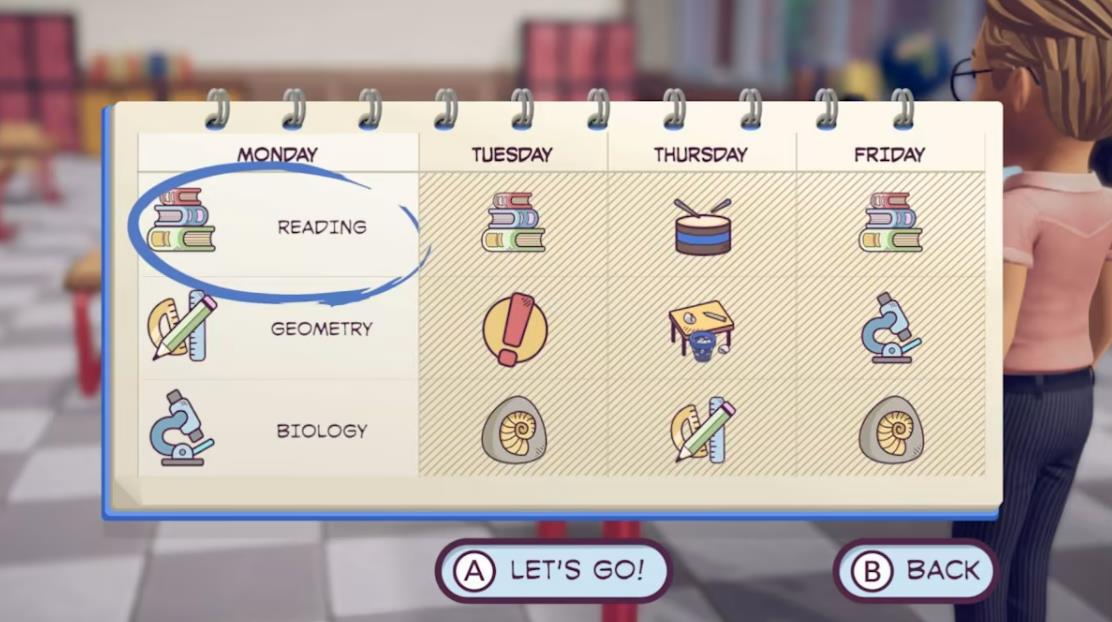The width and height of the screenshot is (1112, 622).
Task: Select Tuesday's book stack lesson icon
Action: click(513, 222)
